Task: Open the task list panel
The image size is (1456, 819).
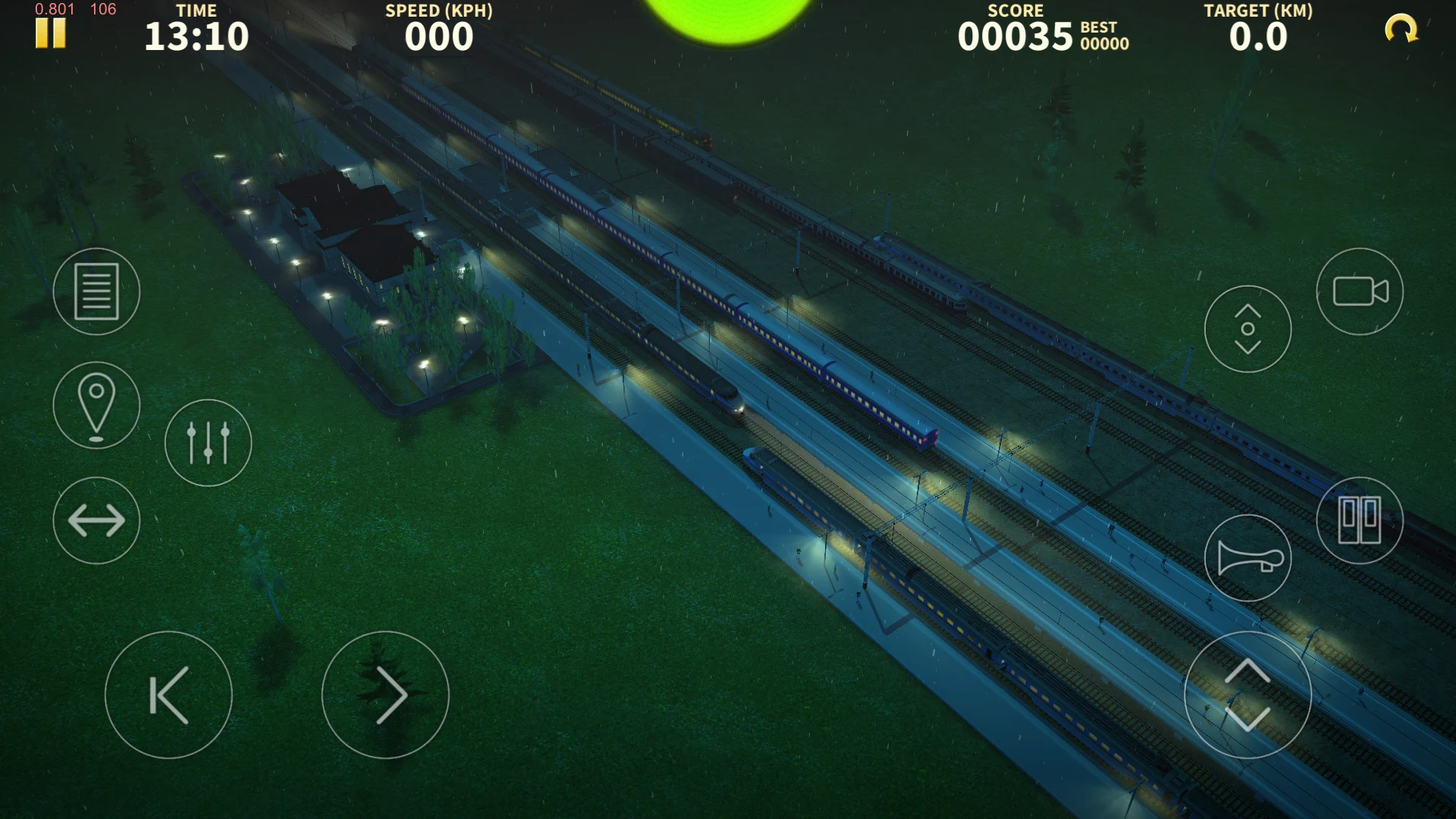Action: [x=96, y=292]
